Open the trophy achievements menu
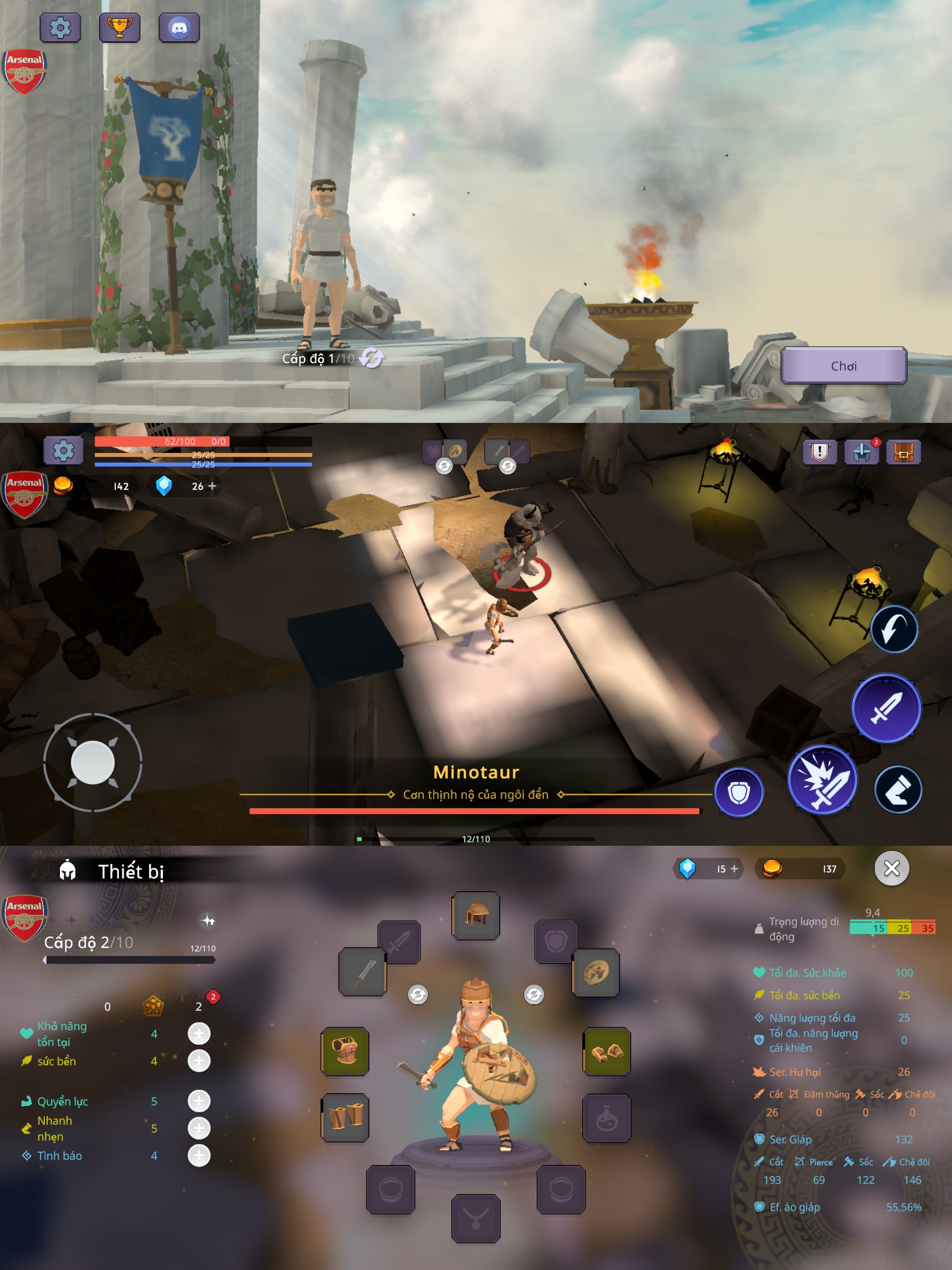The image size is (952, 1270). coord(119,27)
